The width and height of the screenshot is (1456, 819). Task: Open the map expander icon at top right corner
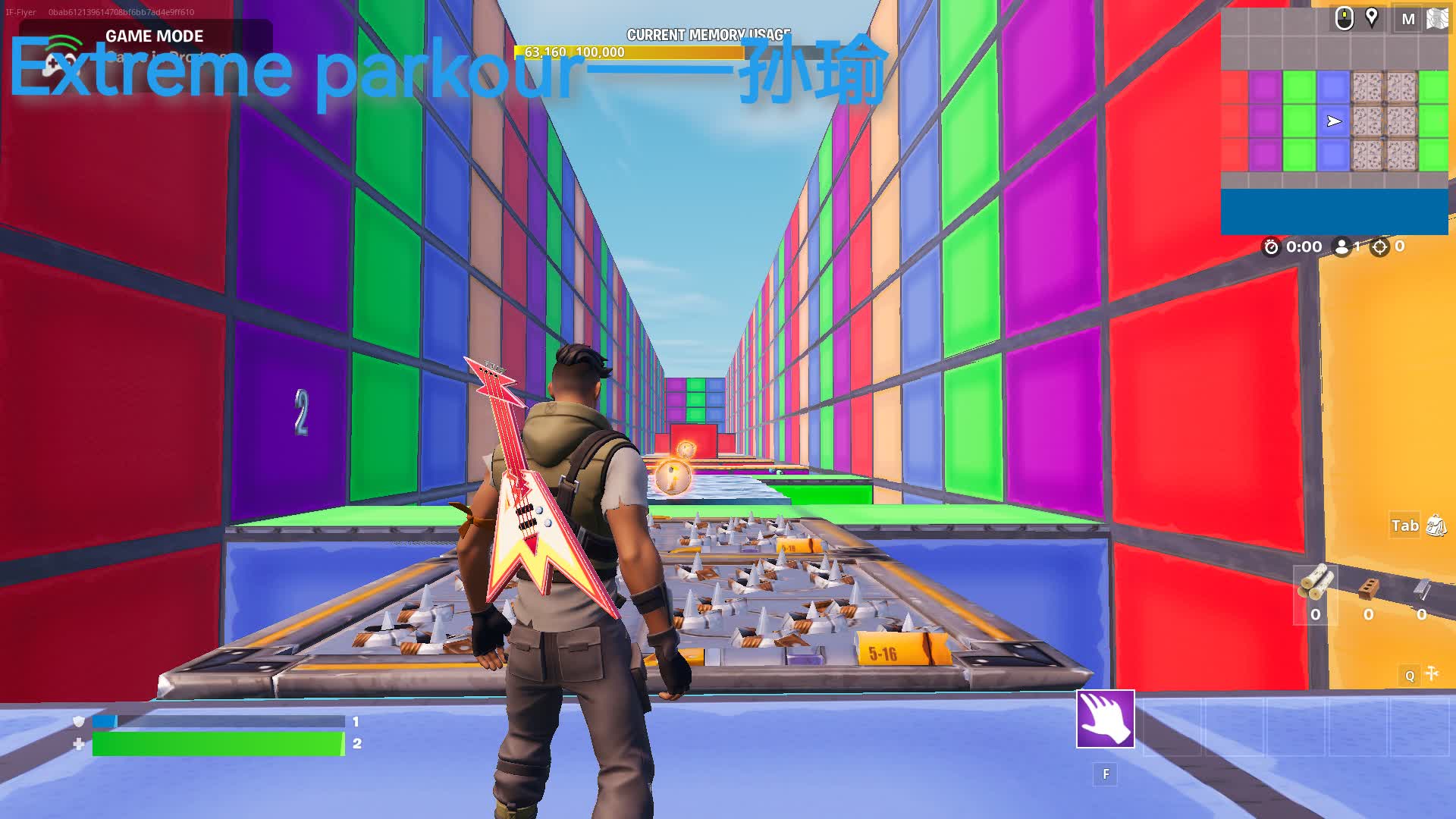[x=1439, y=17]
